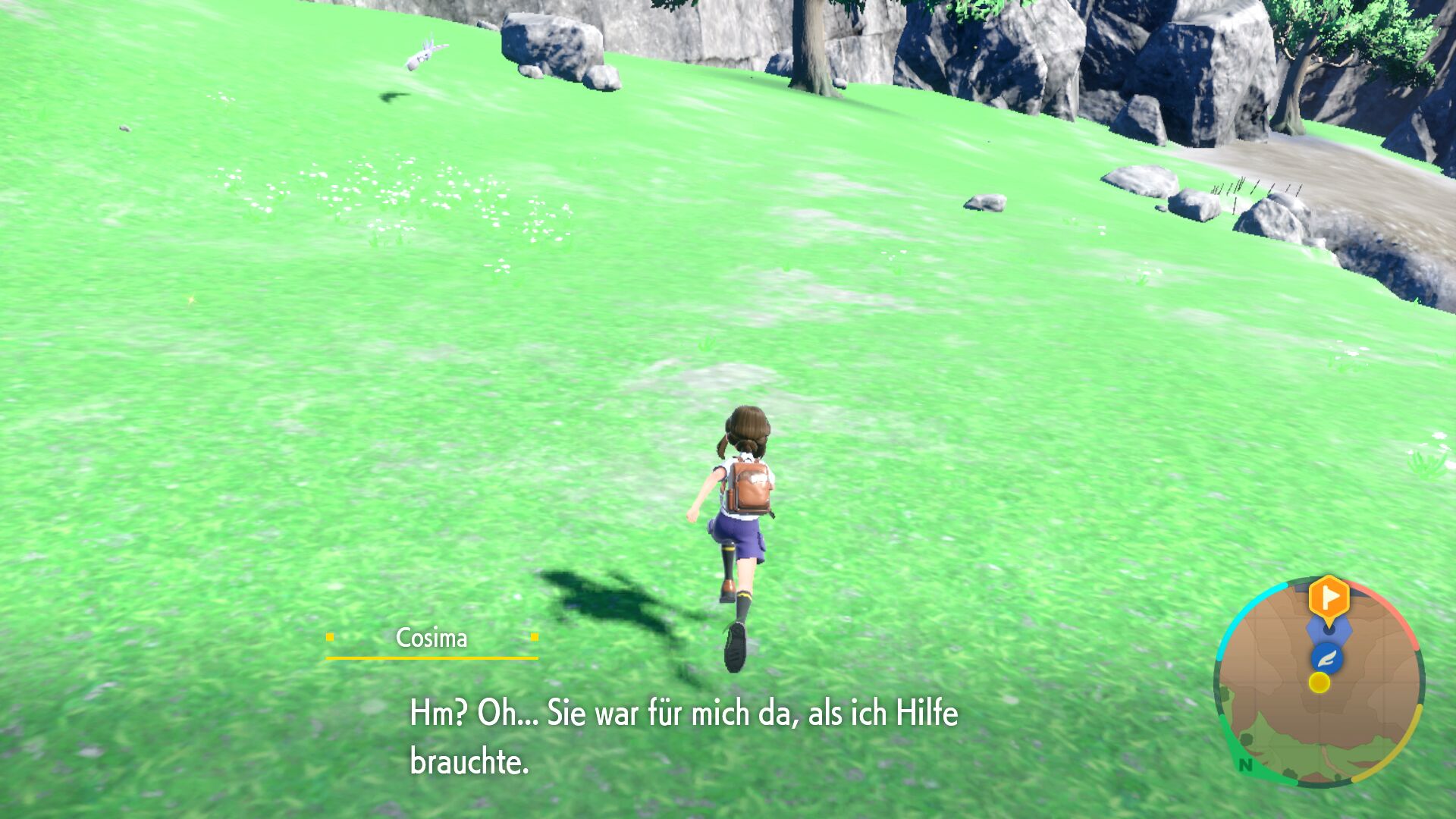Click the yellow square marker left of Cosima nameplate
Image resolution: width=1456 pixels, height=819 pixels.
tap(331, 638)
